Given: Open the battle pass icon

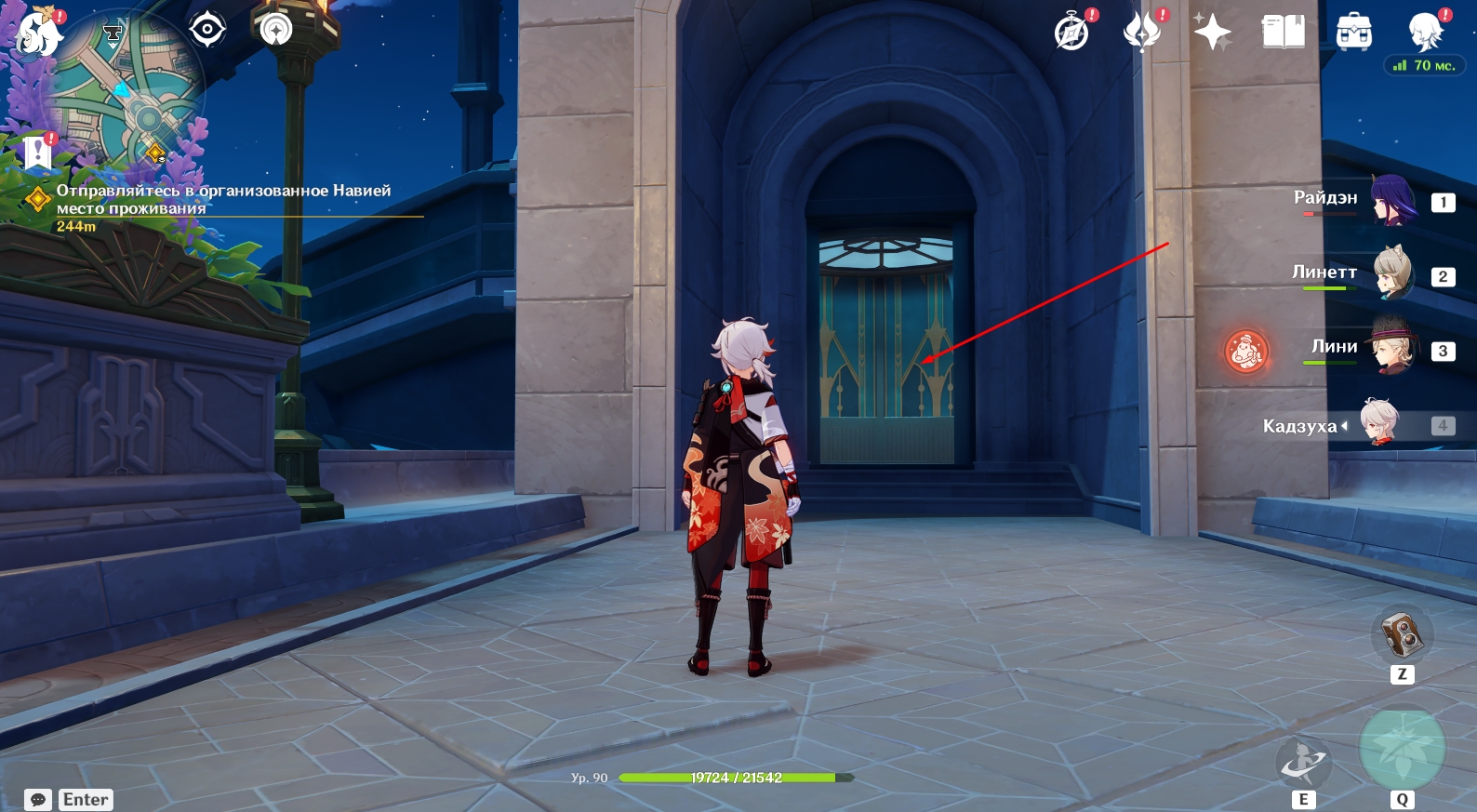Looking at the screenshot, I should coord(1143,33).
